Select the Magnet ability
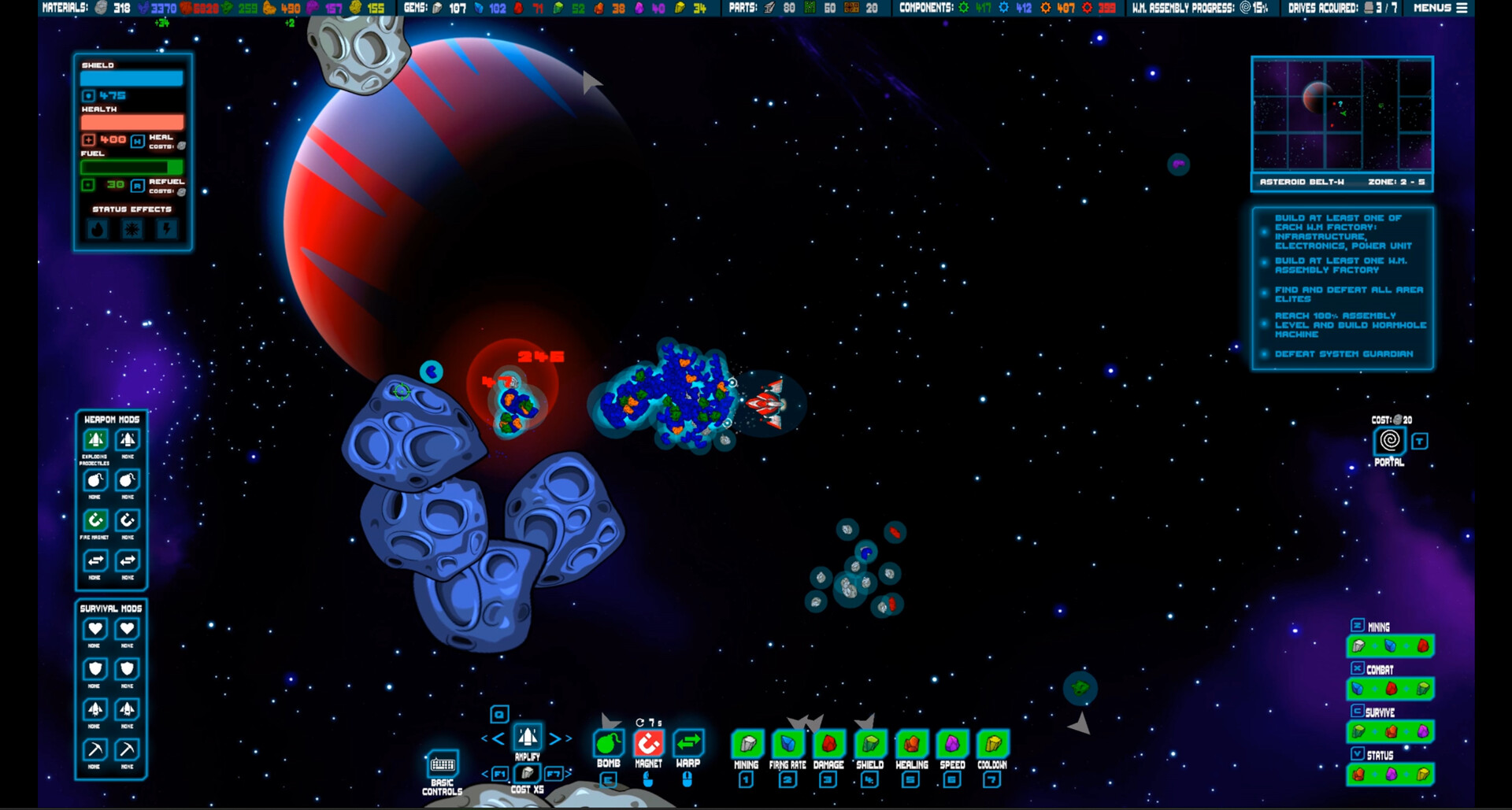This screenshot has height=810, width=1512. click(647, 742)
